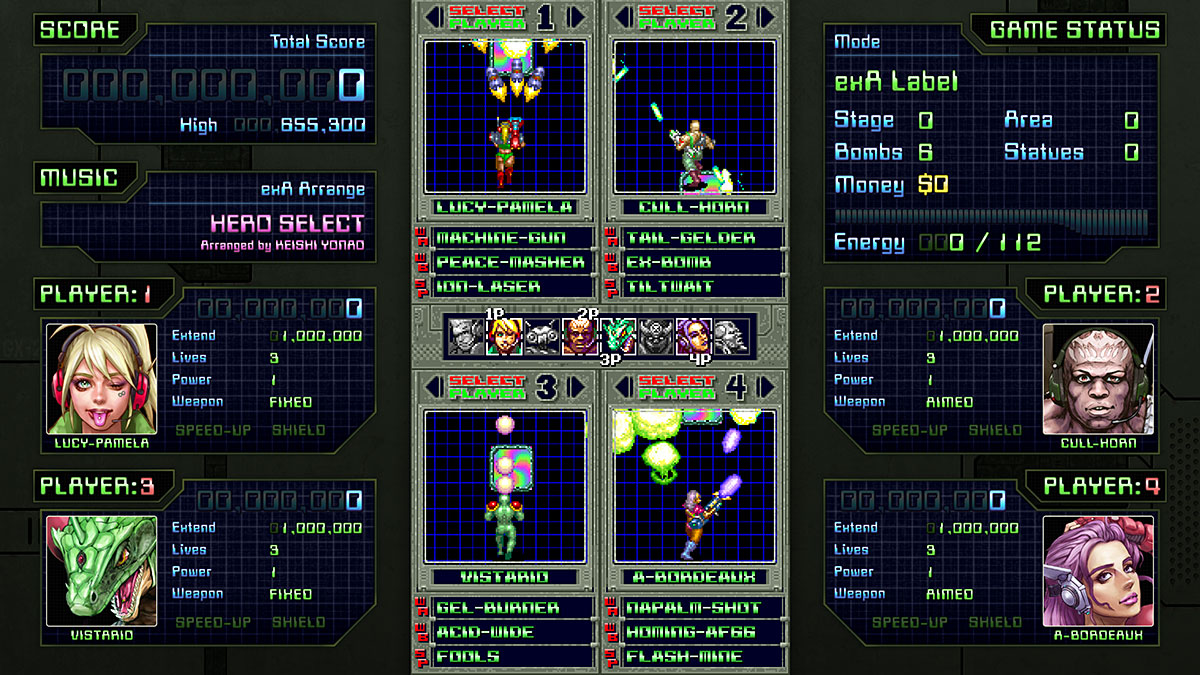
Task: Choose the Cull-Horn roster portrait marked 2P
Action: click(580, 337)
